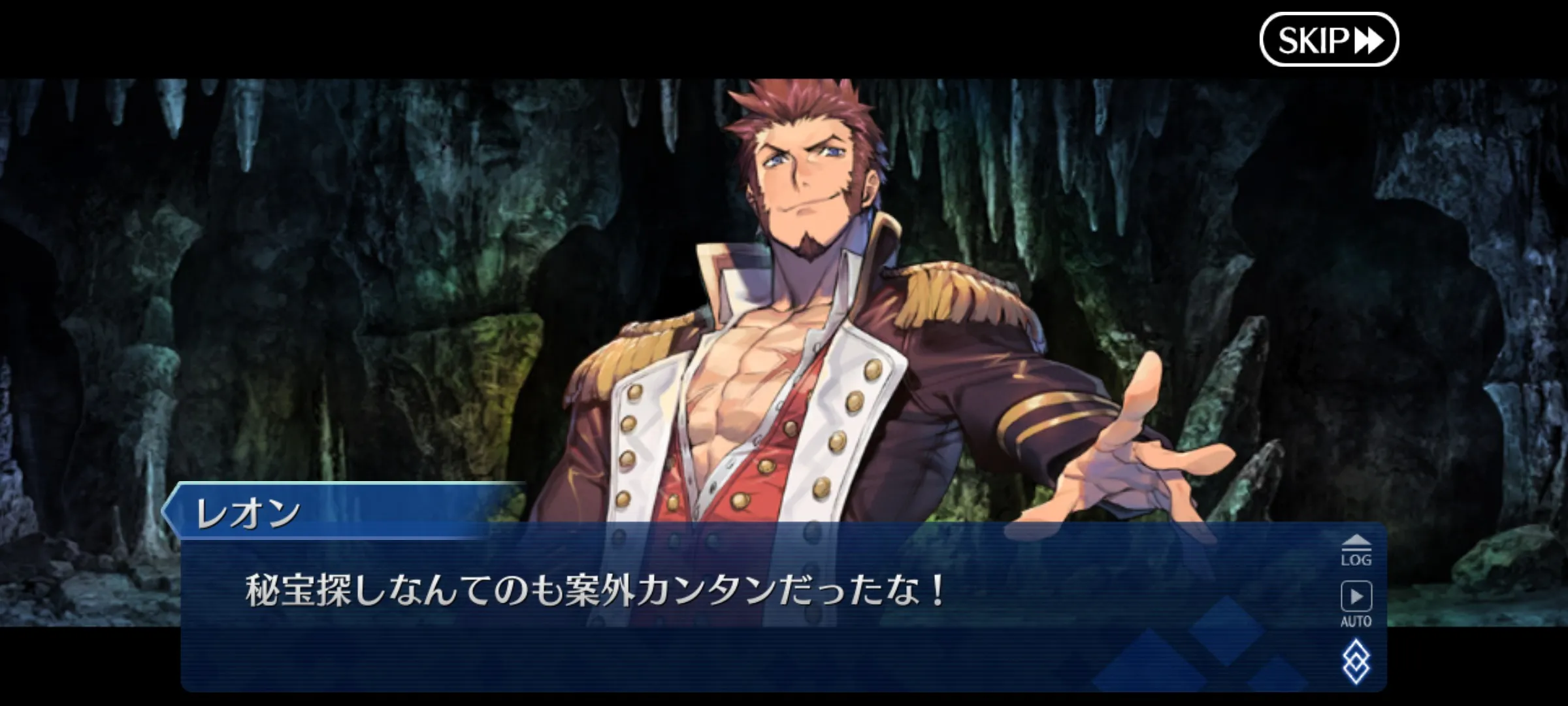Open the dialogue LOG
The width and height of the screenshot is (1568, 706).
pyautogui.click(x=1356, y=550)
